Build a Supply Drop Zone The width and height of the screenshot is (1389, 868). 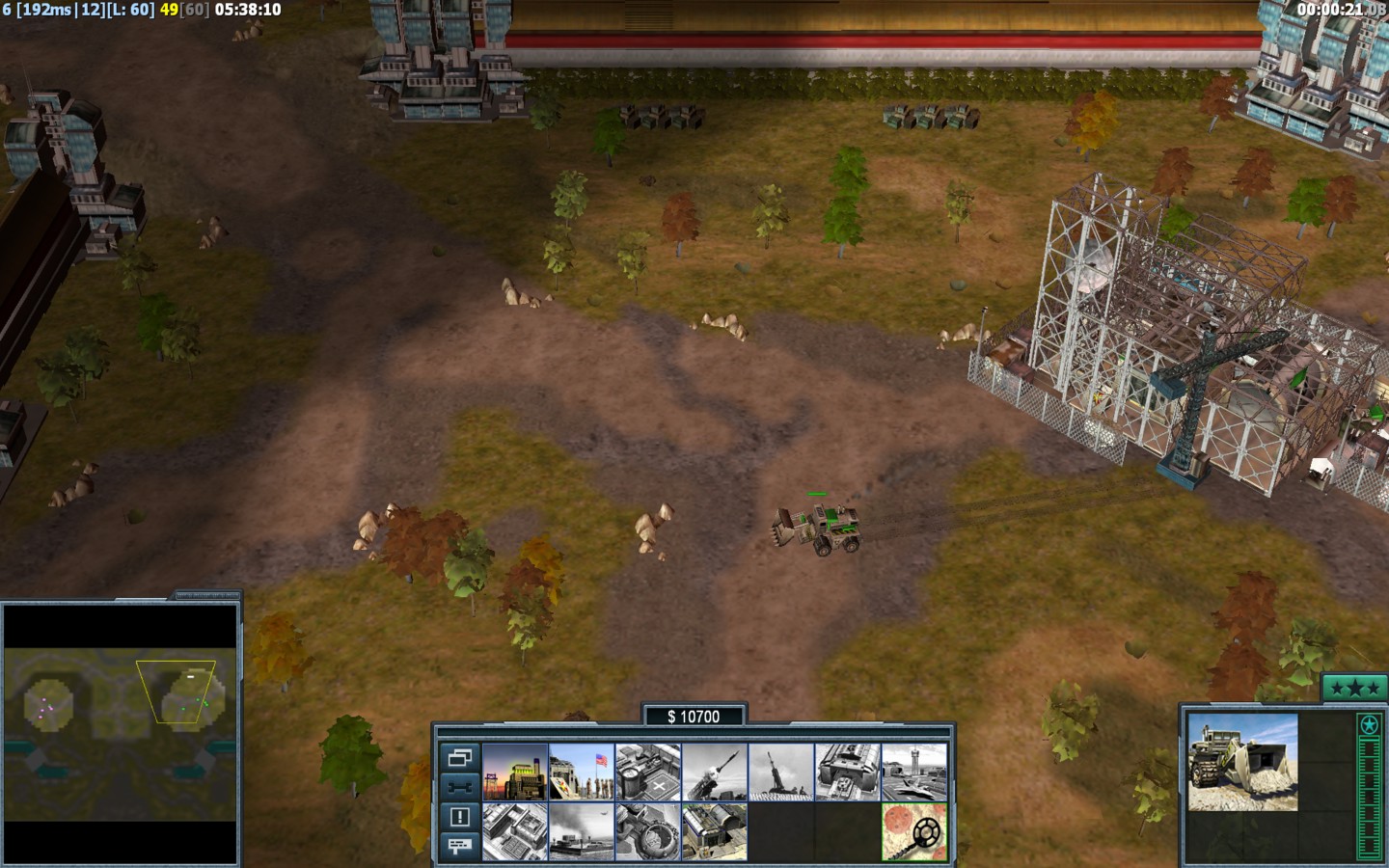(581, 831)
